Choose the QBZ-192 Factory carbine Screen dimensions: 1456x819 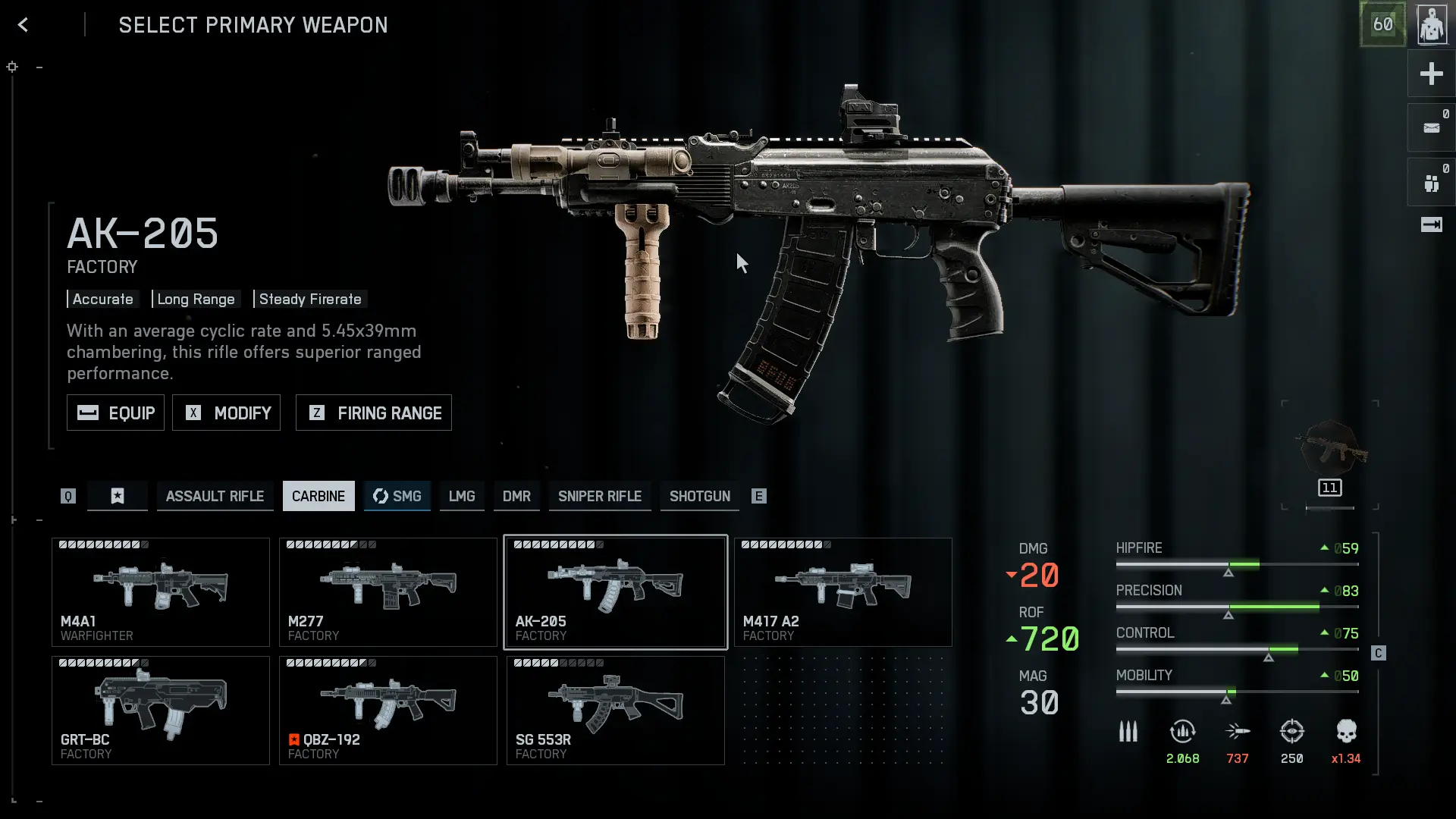coord(388,711)
